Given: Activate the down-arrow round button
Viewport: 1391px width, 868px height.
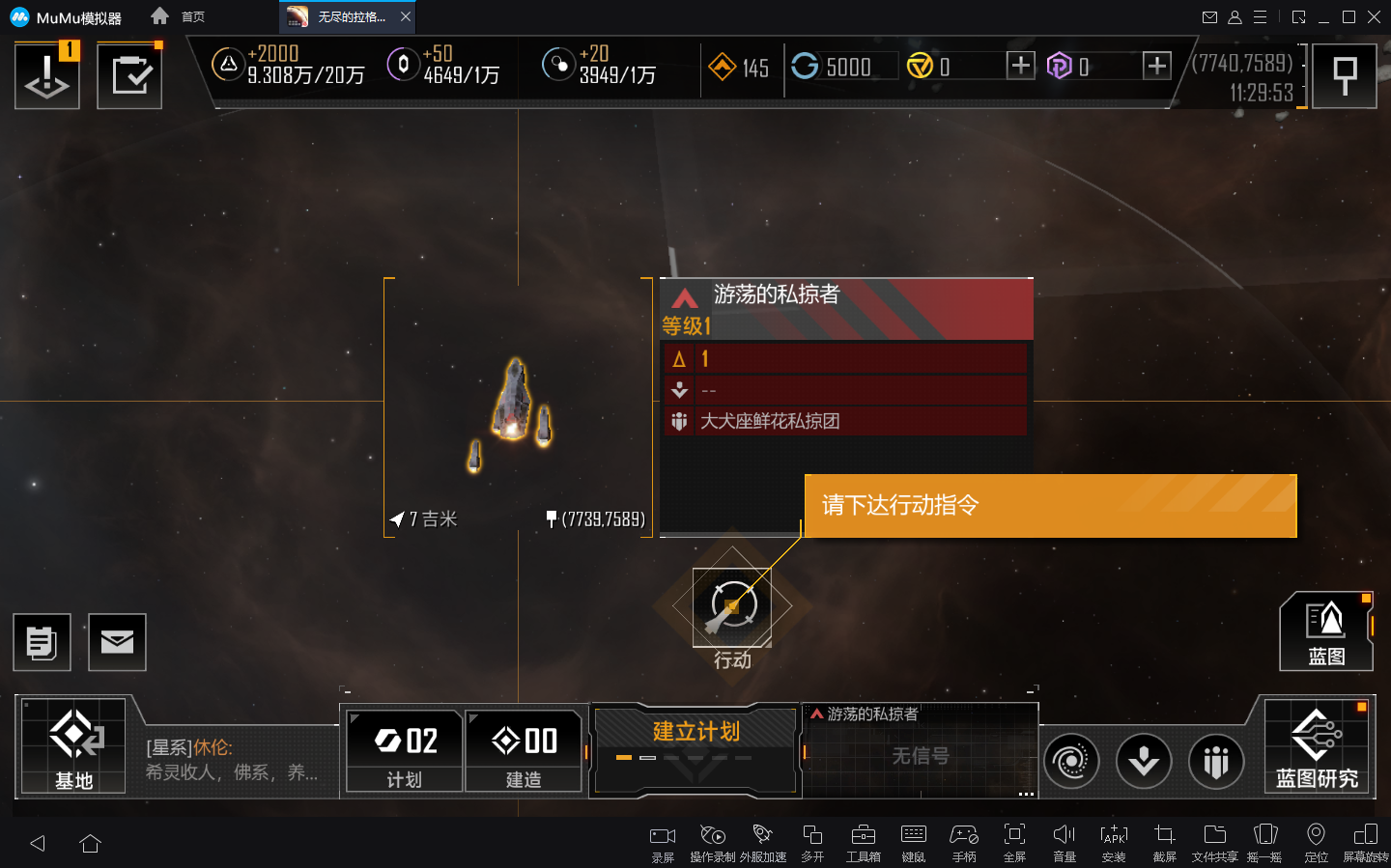Looking at the screenshot, I should coord(1144,761).
